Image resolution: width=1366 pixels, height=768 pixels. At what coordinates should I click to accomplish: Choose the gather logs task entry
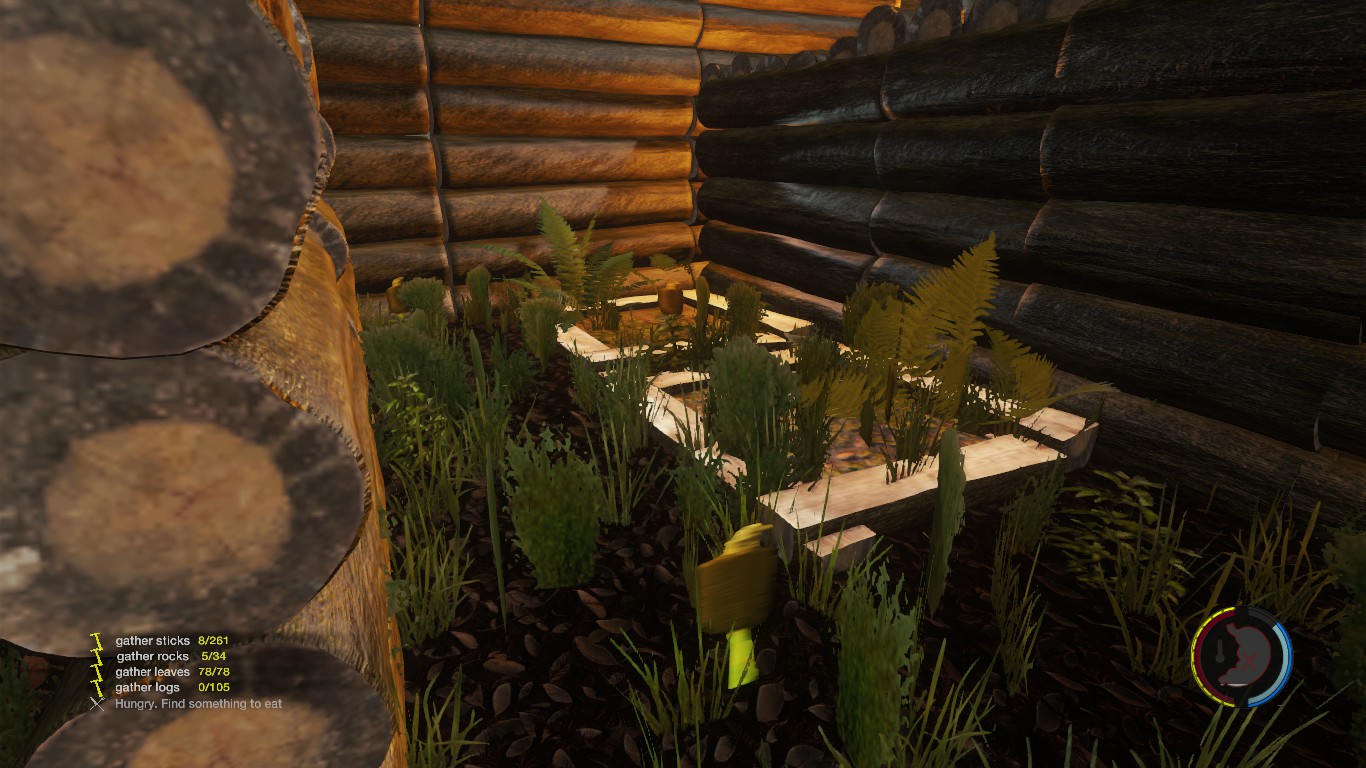172,688
